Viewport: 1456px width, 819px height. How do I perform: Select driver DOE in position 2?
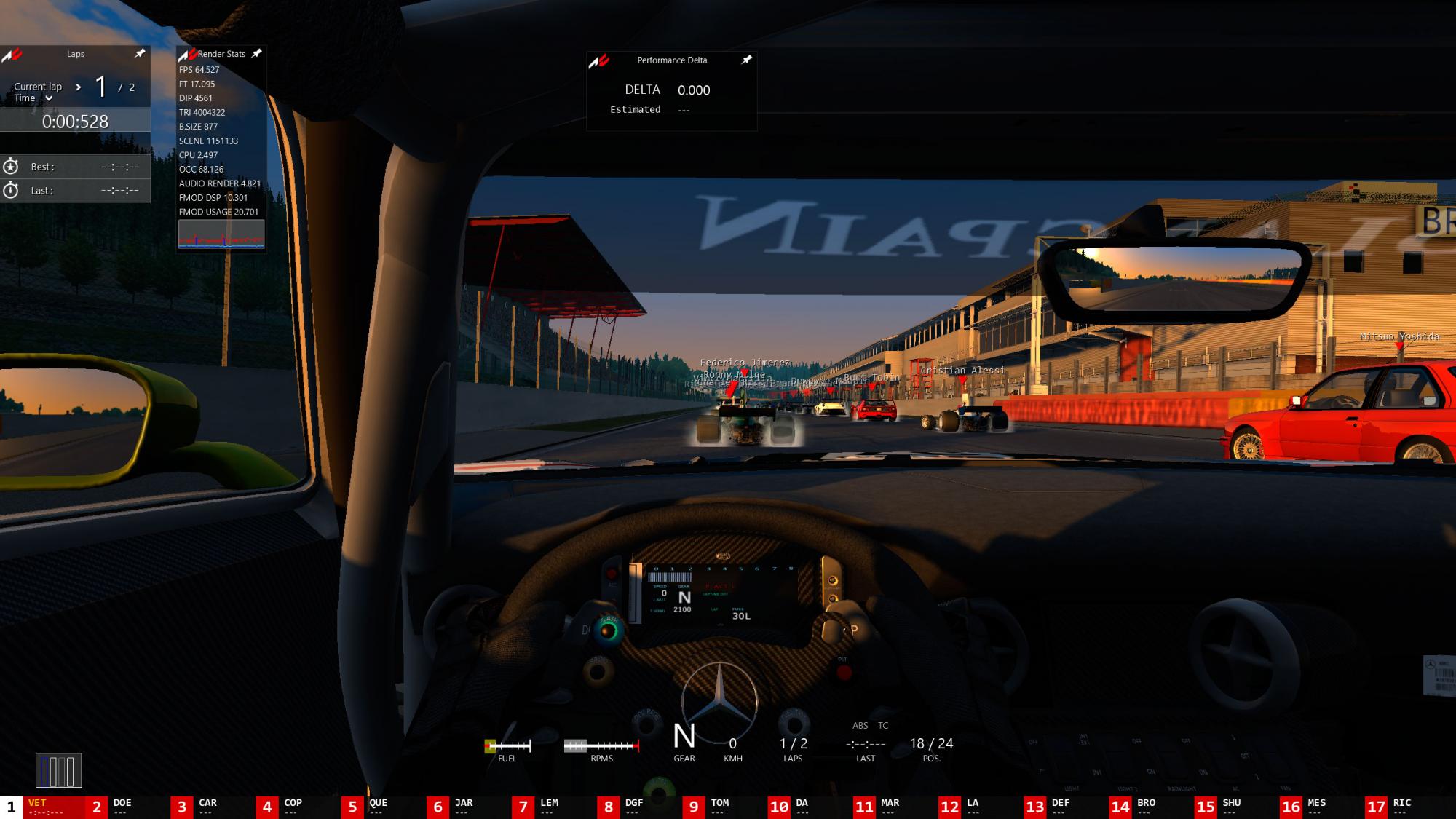click(x=122, y=807)
